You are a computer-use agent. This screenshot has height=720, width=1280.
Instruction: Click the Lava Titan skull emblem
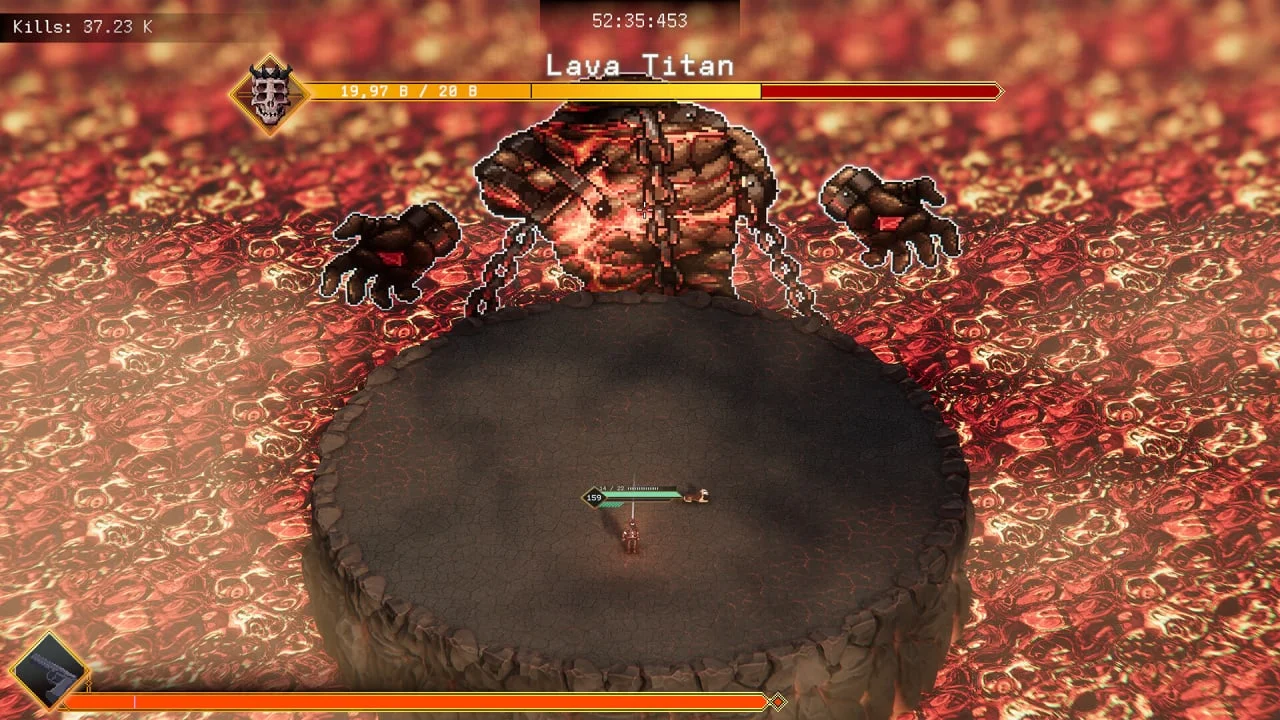(x=270, y=95)
